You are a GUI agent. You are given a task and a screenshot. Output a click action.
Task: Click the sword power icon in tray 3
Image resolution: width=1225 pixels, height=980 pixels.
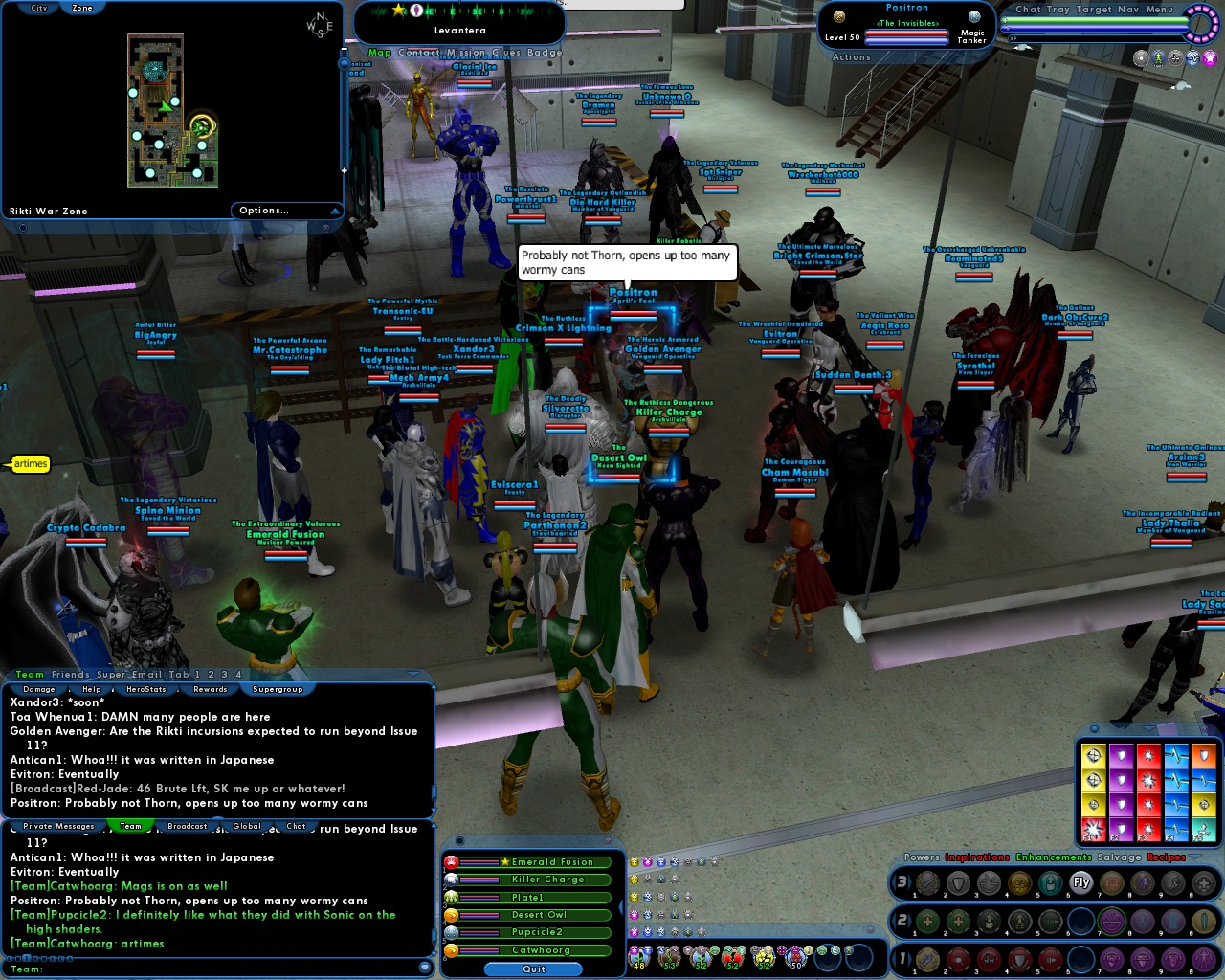pos(926,883)
